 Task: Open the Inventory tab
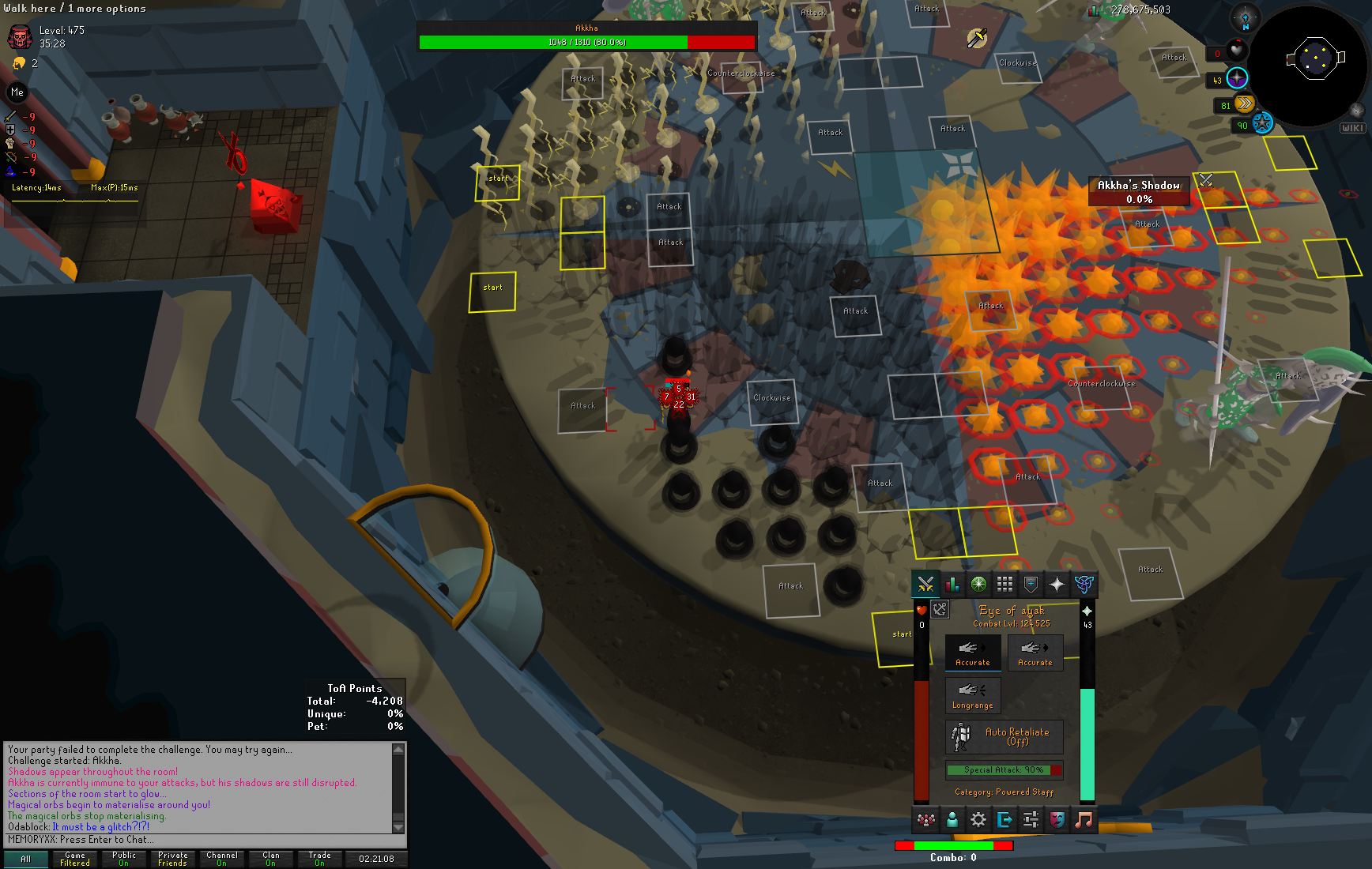(1004, 585)
